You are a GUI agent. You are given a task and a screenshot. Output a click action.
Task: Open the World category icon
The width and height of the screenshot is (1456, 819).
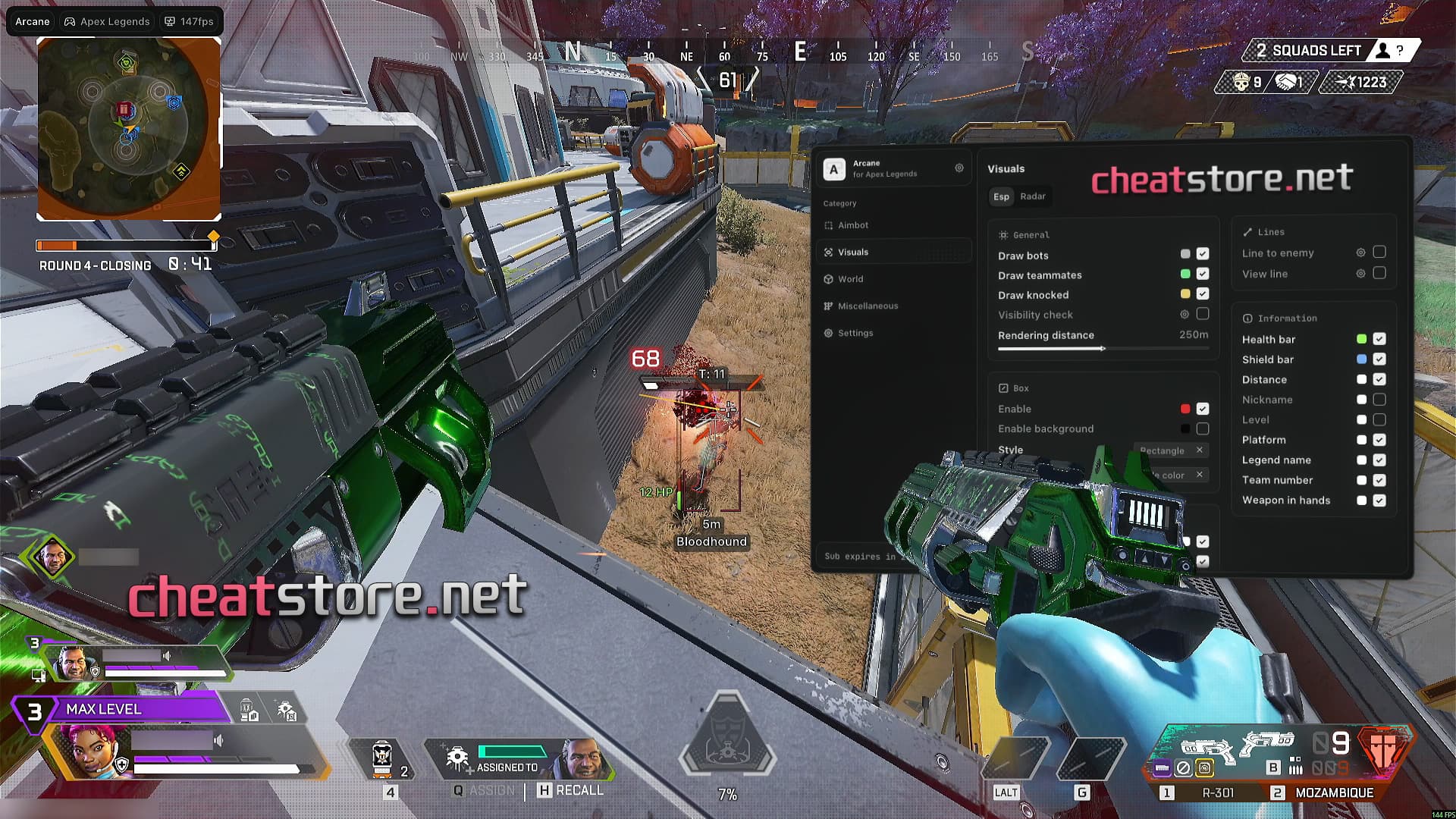828,279
